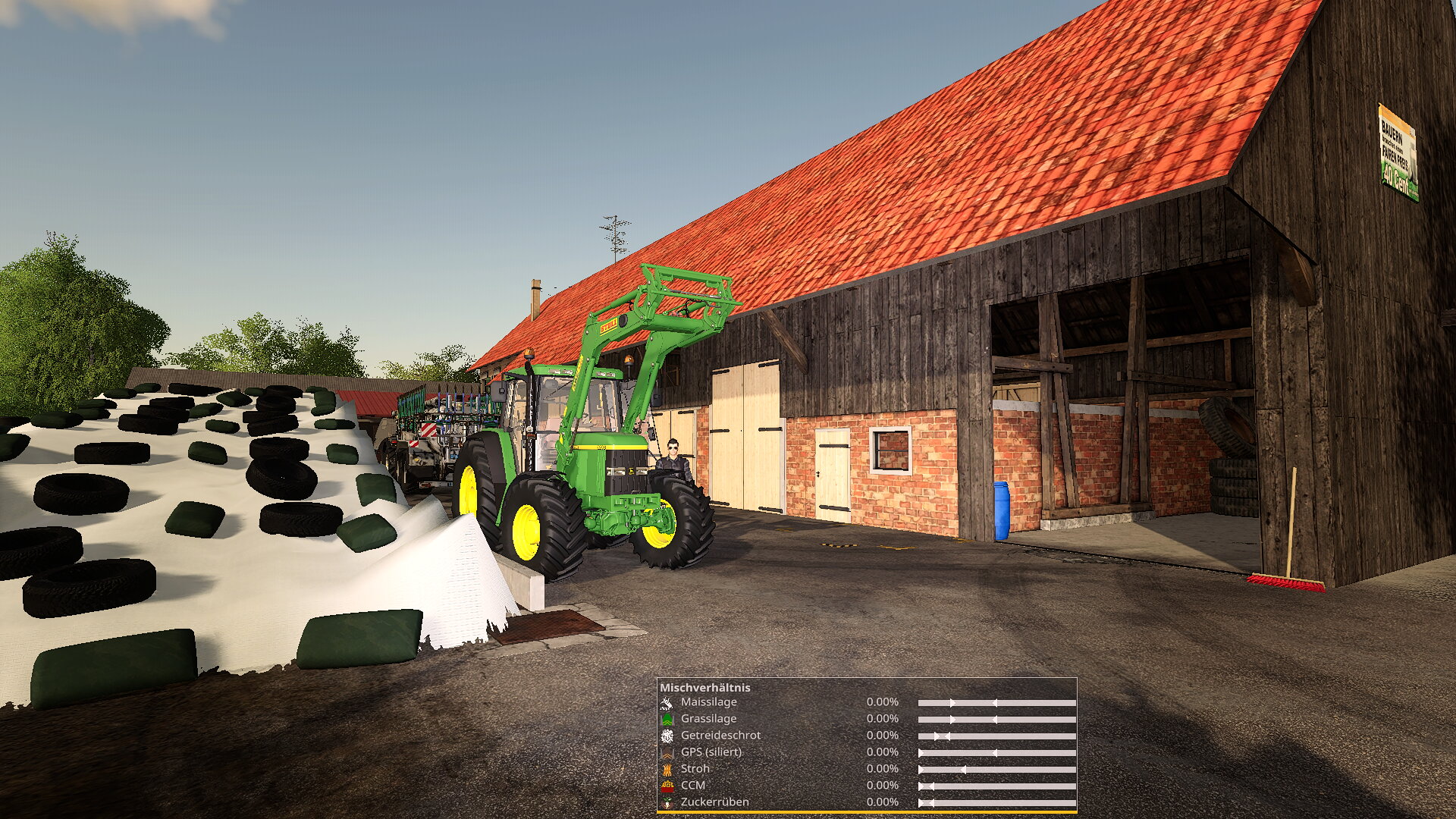Adjust the Stroh ratio bar
This screenshot has height=819, width=1456.
pos(996,770)
